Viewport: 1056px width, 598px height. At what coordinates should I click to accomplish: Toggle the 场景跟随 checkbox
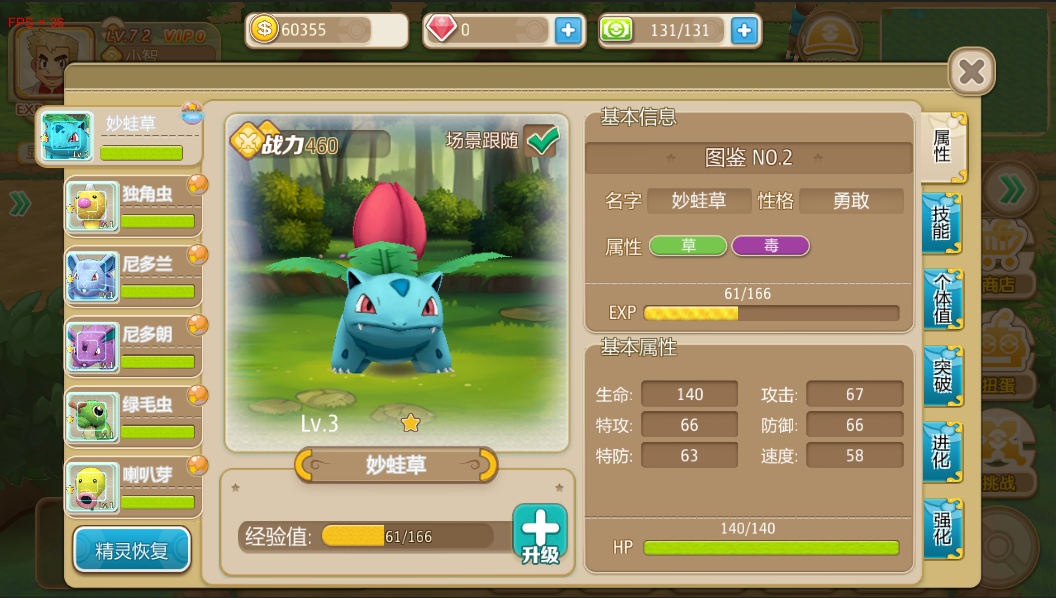[x=541, y=141]
